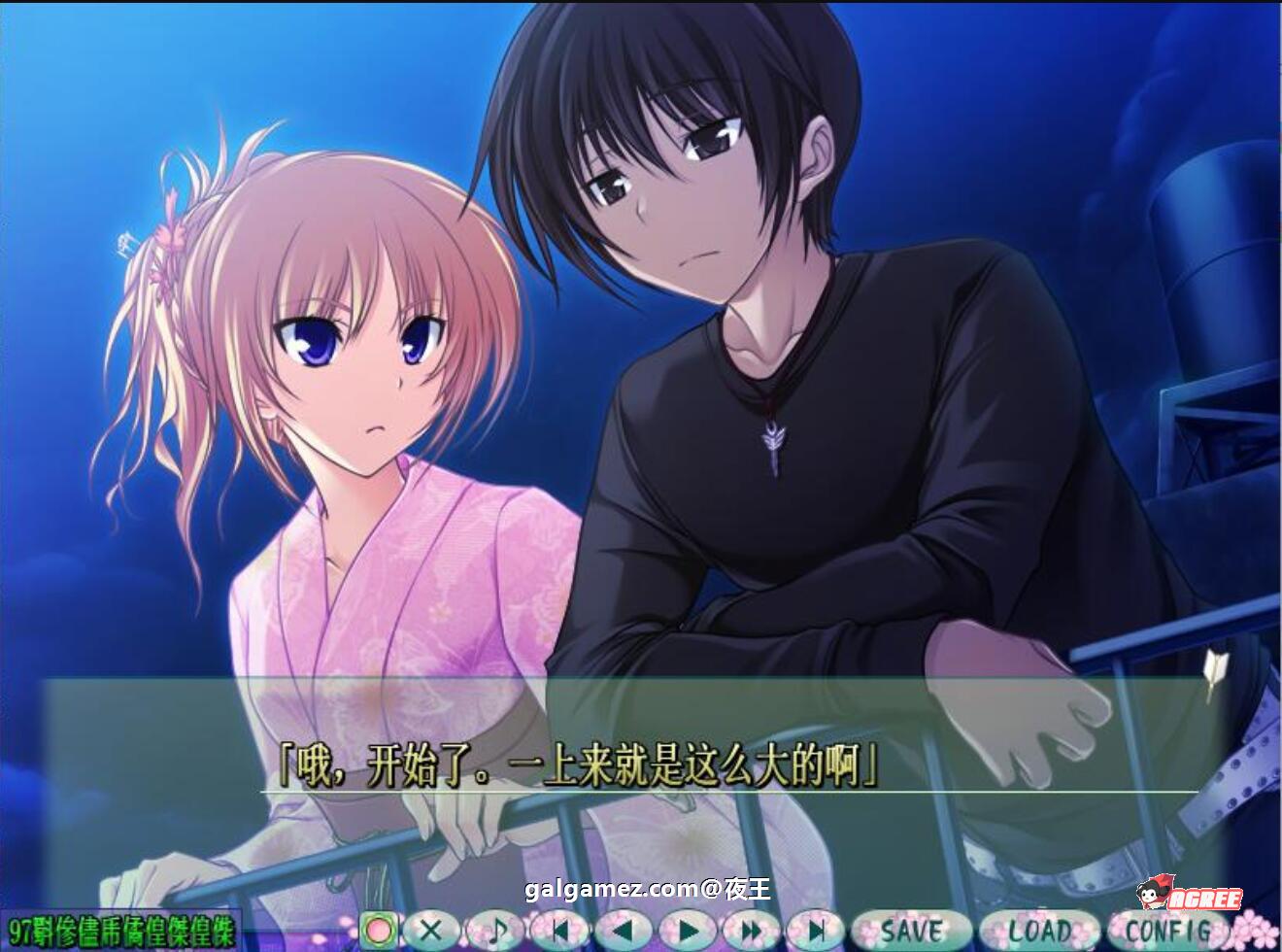Click the skip-to-end icon on control bar
The width and height of the screenshot is (1282, 952).
coord(816,931)
